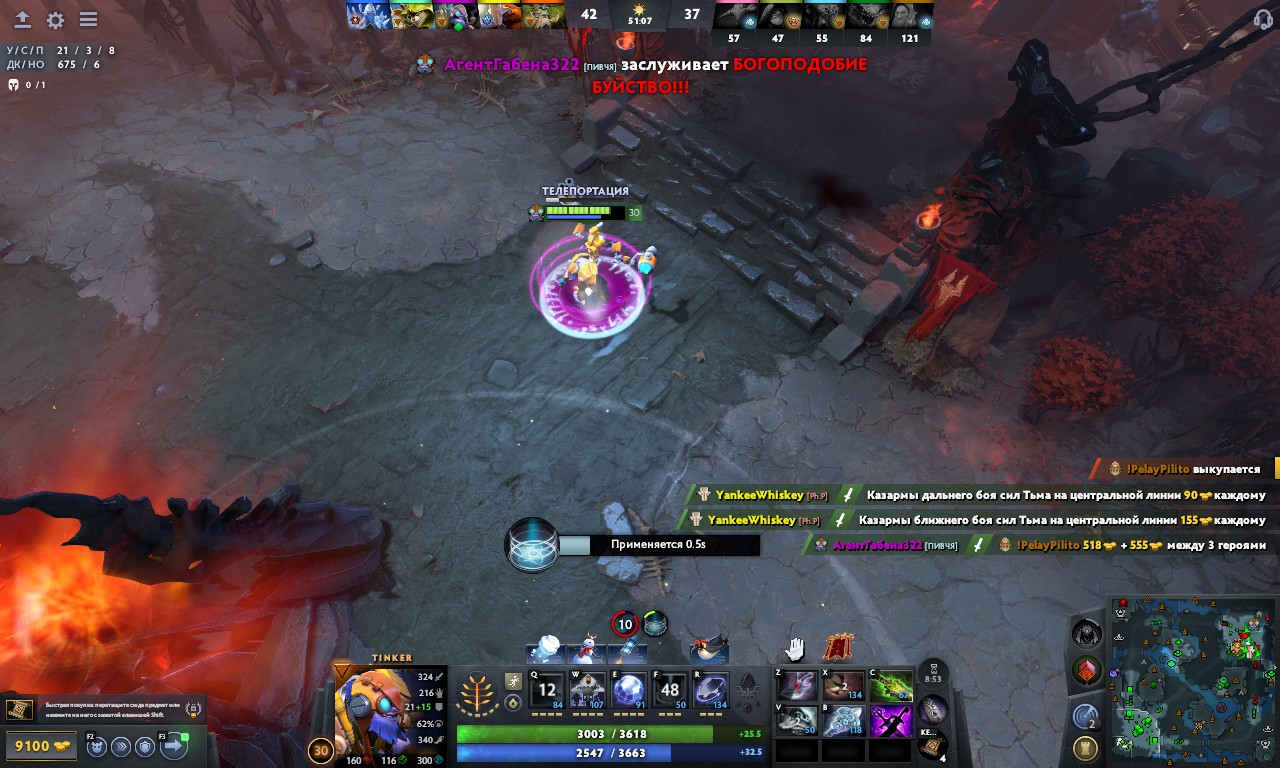This screenshot has height=768, width=1280.
Task: Activate the item in slot B
Action: pos(843,720)
